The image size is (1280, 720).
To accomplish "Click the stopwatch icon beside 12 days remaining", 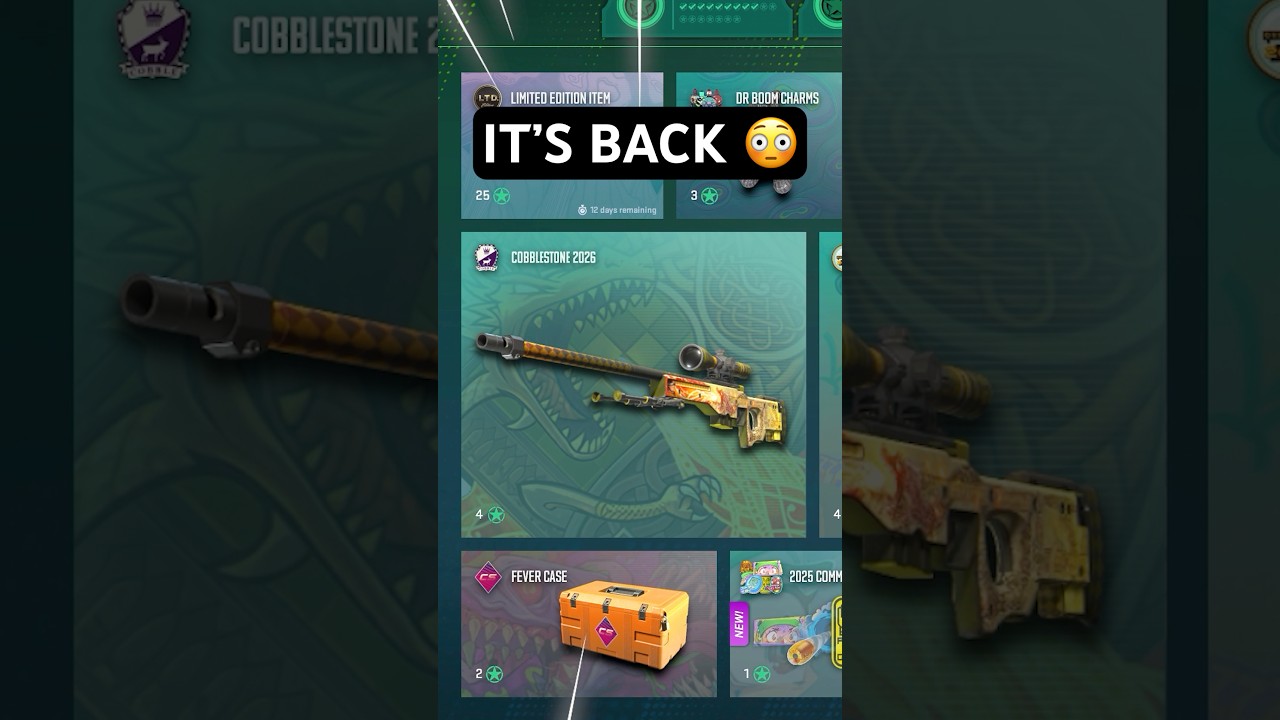I will point(583,210).
